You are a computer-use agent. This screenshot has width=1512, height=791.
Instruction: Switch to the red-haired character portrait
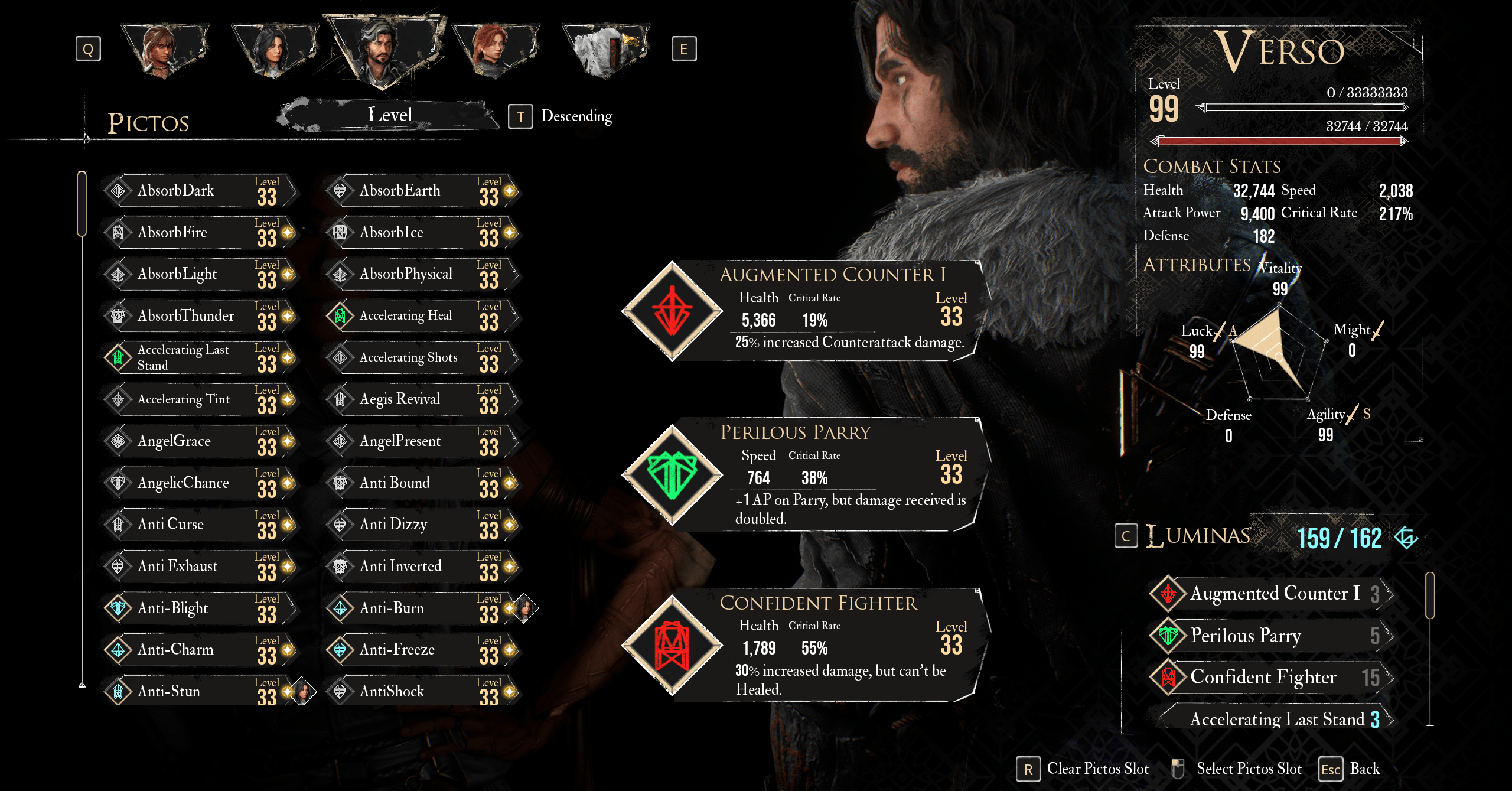495,50
